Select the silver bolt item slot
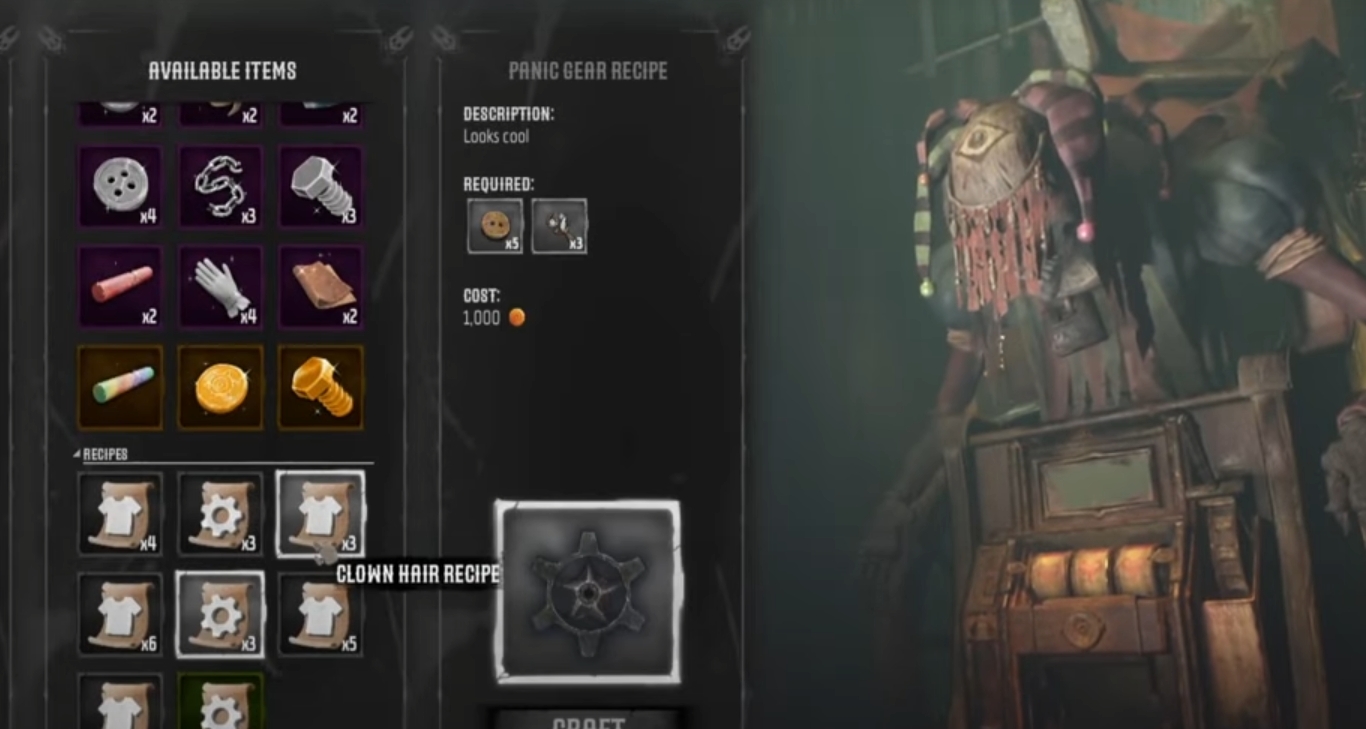This screenshot has height=729, width=1366. click(x=320, y=187)
